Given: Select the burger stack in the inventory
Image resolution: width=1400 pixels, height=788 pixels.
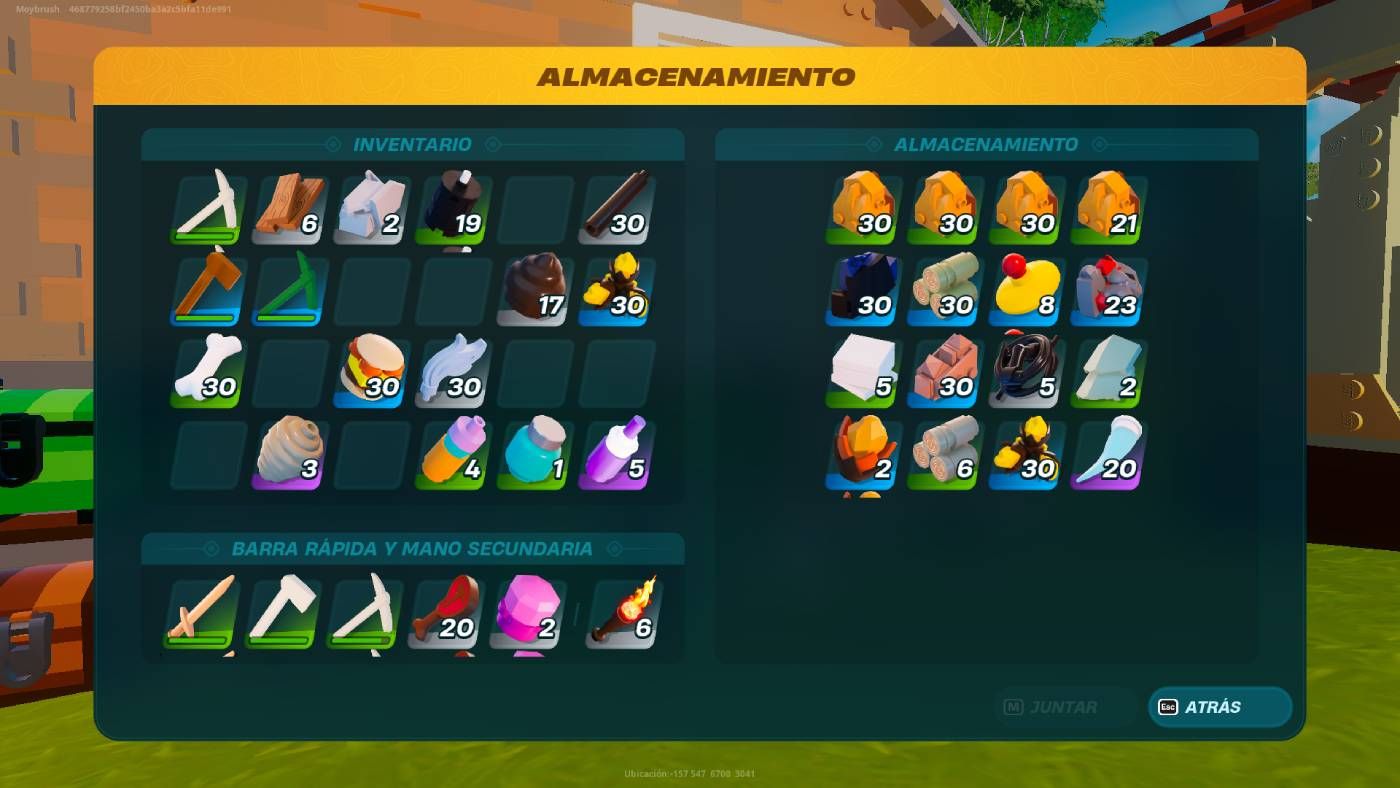Looking at the screenshot, I should 370,372.
